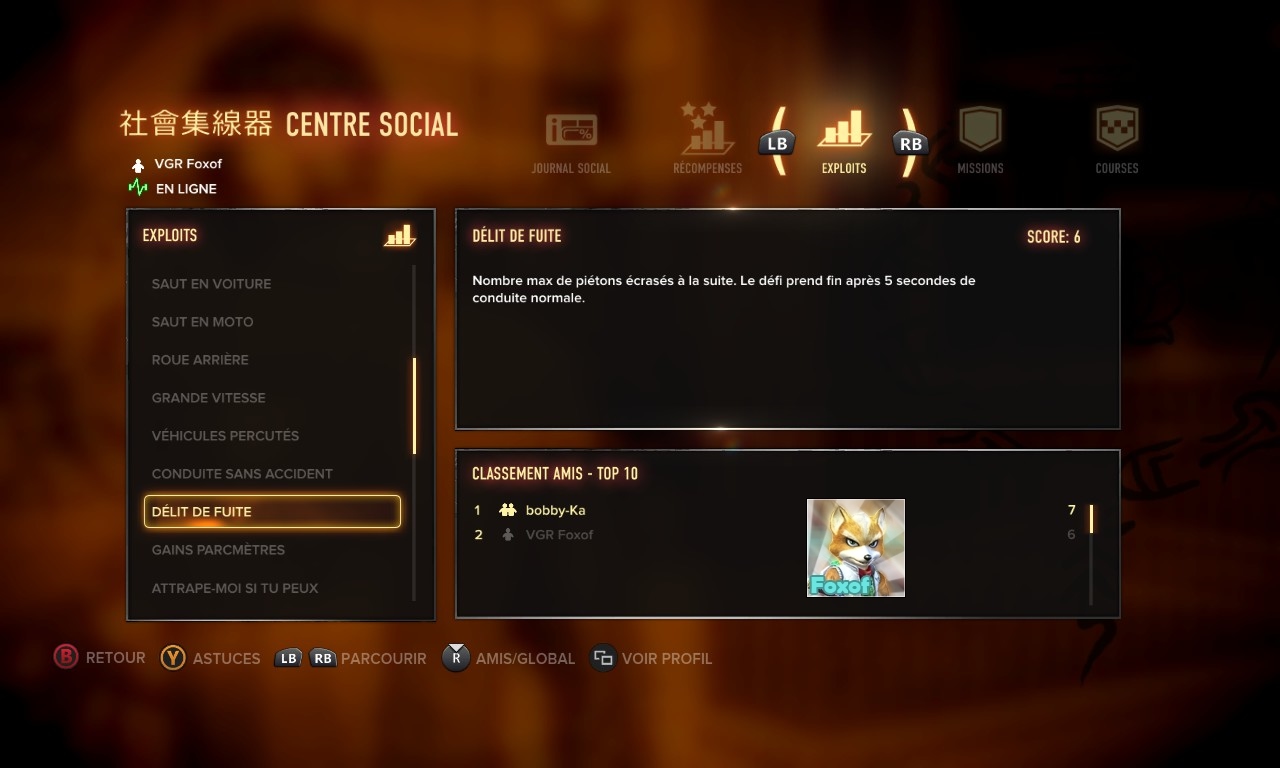Choose the VGR Foxof leaderboard row
This screenshot has width=1280, height=768.
[x=559, y=535]
